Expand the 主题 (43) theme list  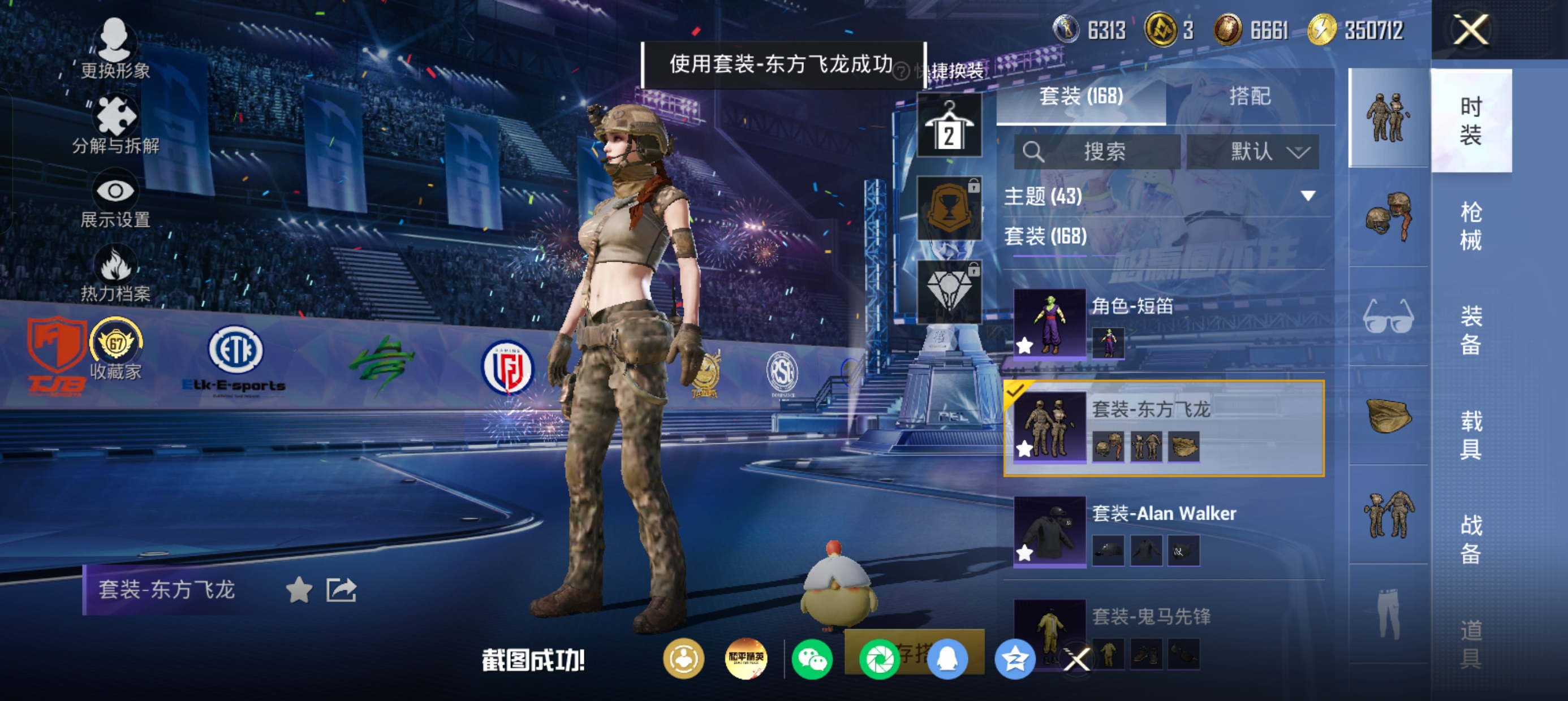pos(1307,196)
